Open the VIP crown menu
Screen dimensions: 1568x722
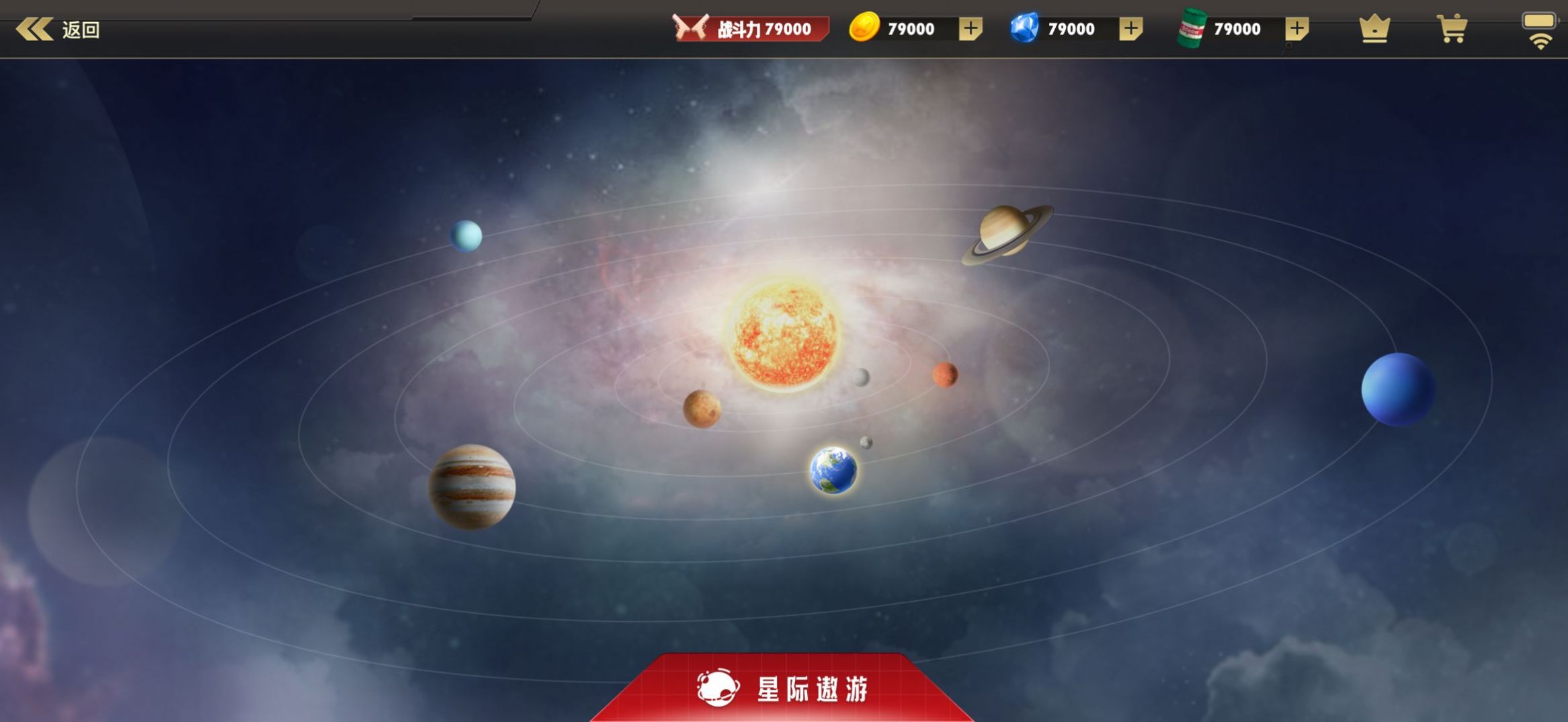click(x=1373, y=28)
